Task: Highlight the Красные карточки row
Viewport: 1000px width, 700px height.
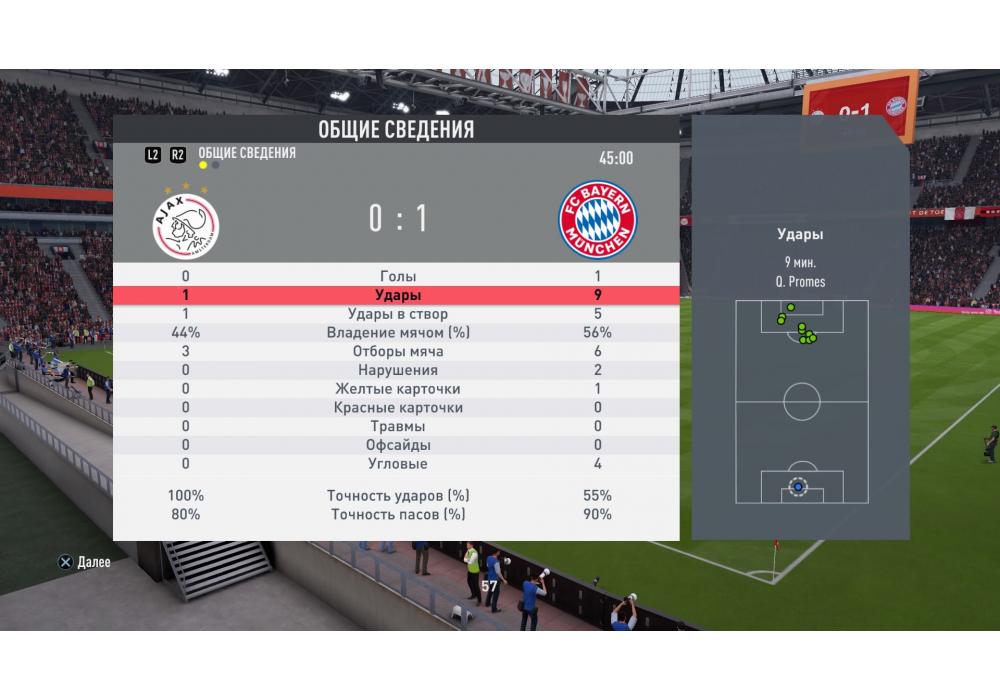Action: click(397, 408)
